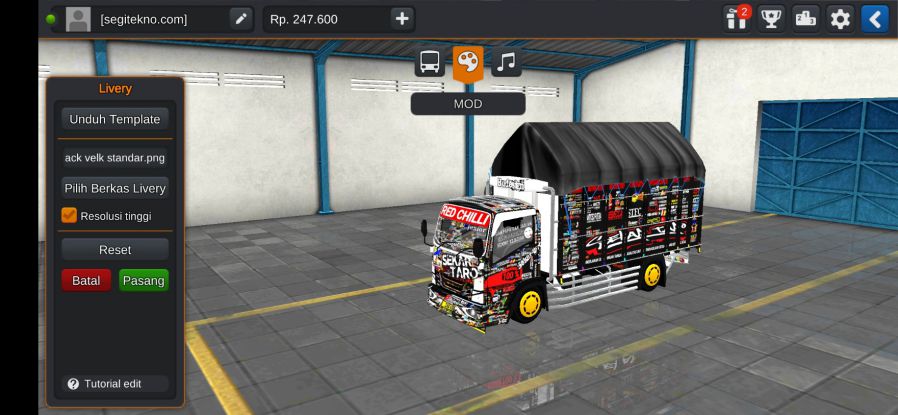The width and height of the screenshot is (898, 415).
Task: Click the player avatar profile picture
Action: 77,18
